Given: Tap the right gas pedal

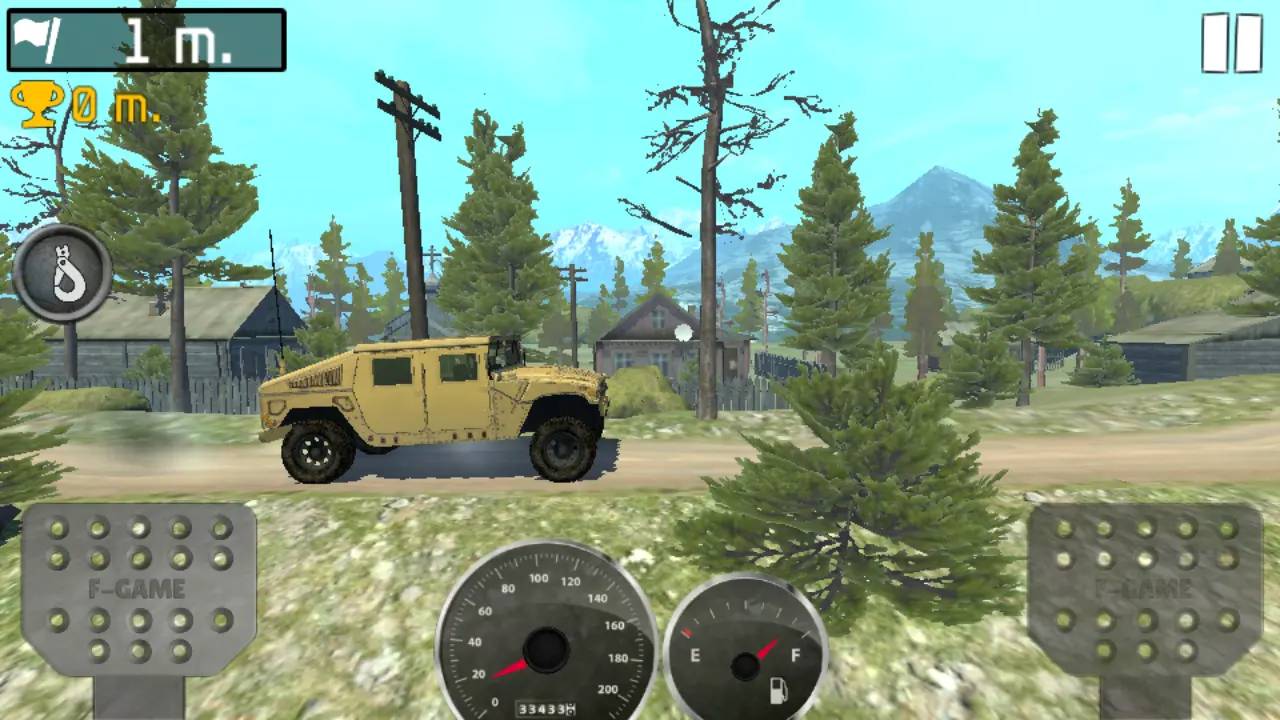Looking at the screenshot, I should click(x=1144, y=590).
